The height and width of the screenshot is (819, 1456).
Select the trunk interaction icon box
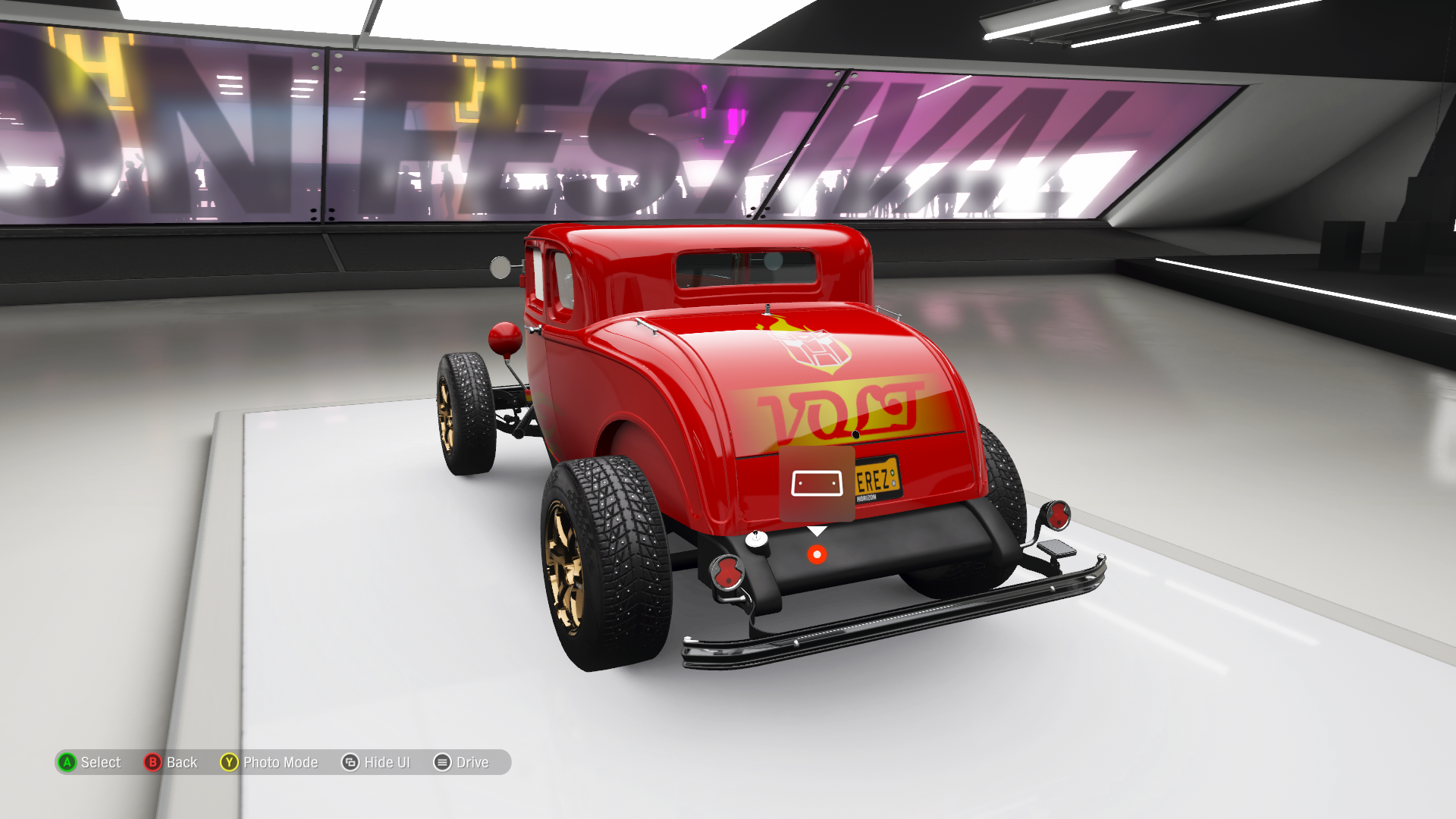[817, 484]
